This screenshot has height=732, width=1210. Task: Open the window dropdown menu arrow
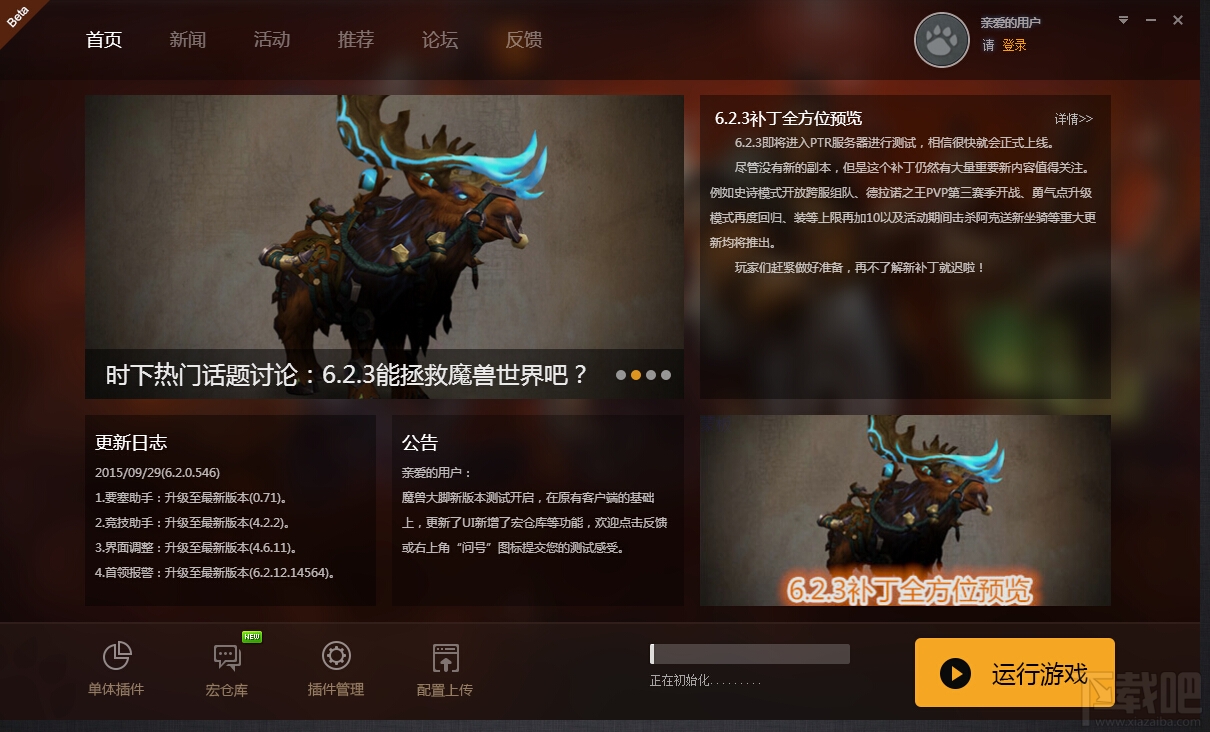click(x=1123, y=20)
